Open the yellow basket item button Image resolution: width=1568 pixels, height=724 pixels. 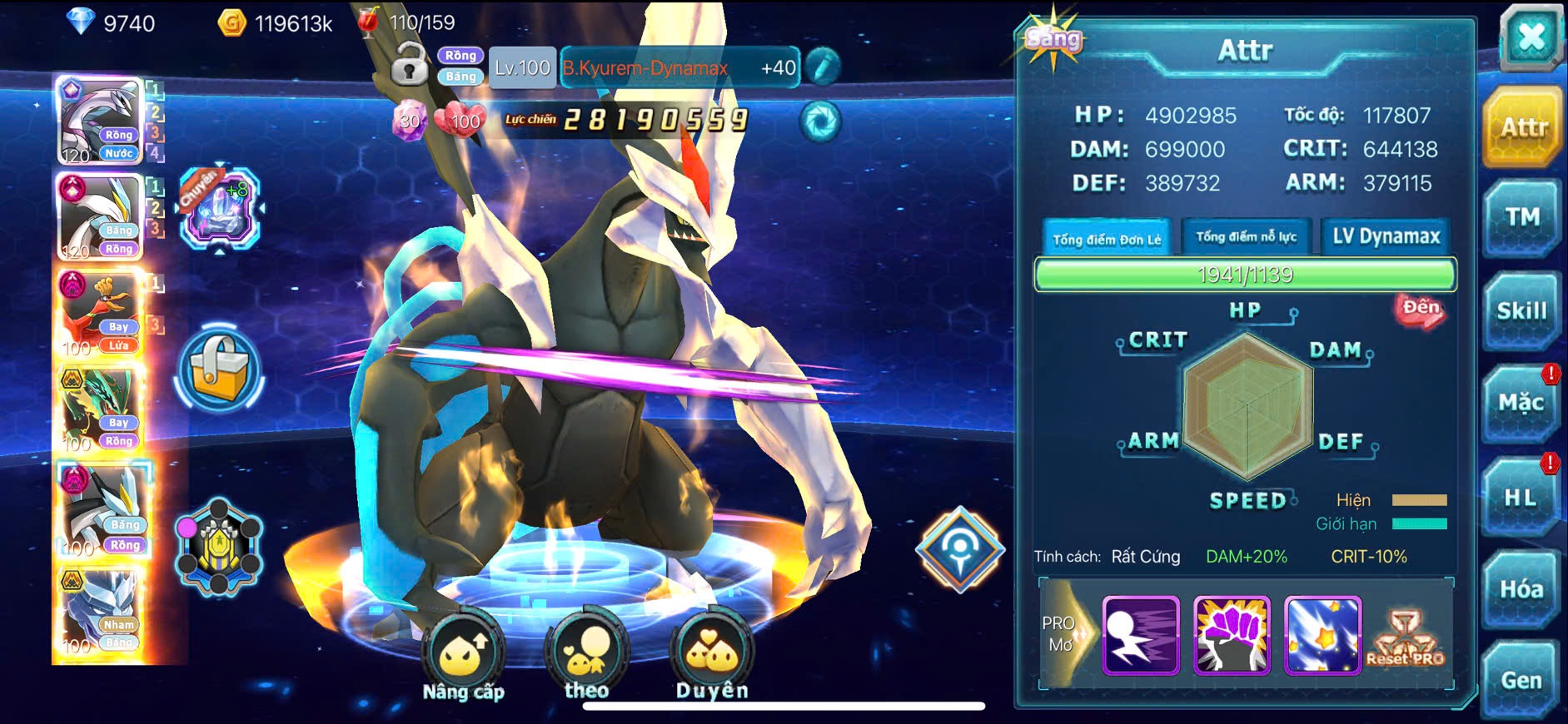[x=220, y=369]
